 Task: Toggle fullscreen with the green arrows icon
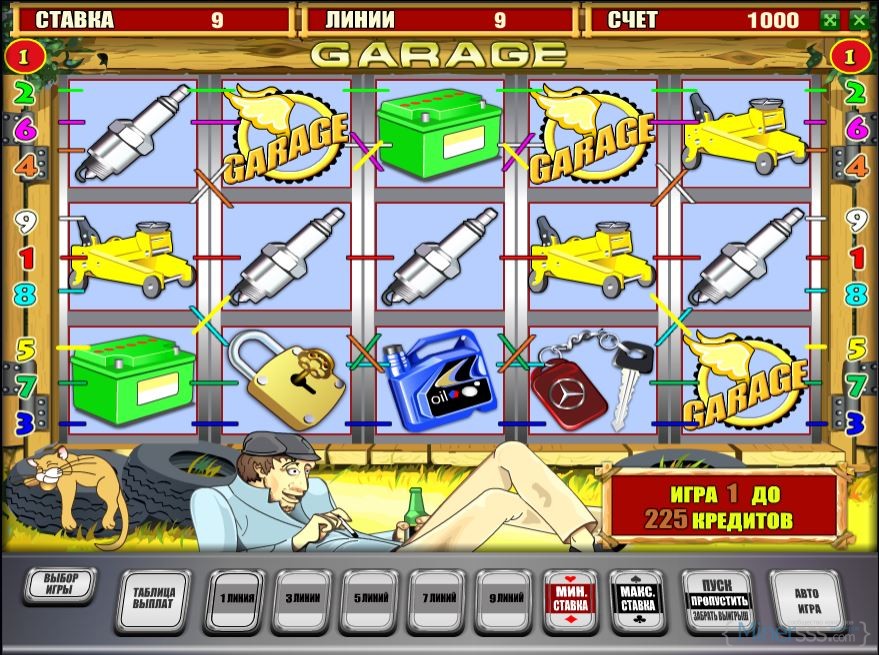[829, 19]
